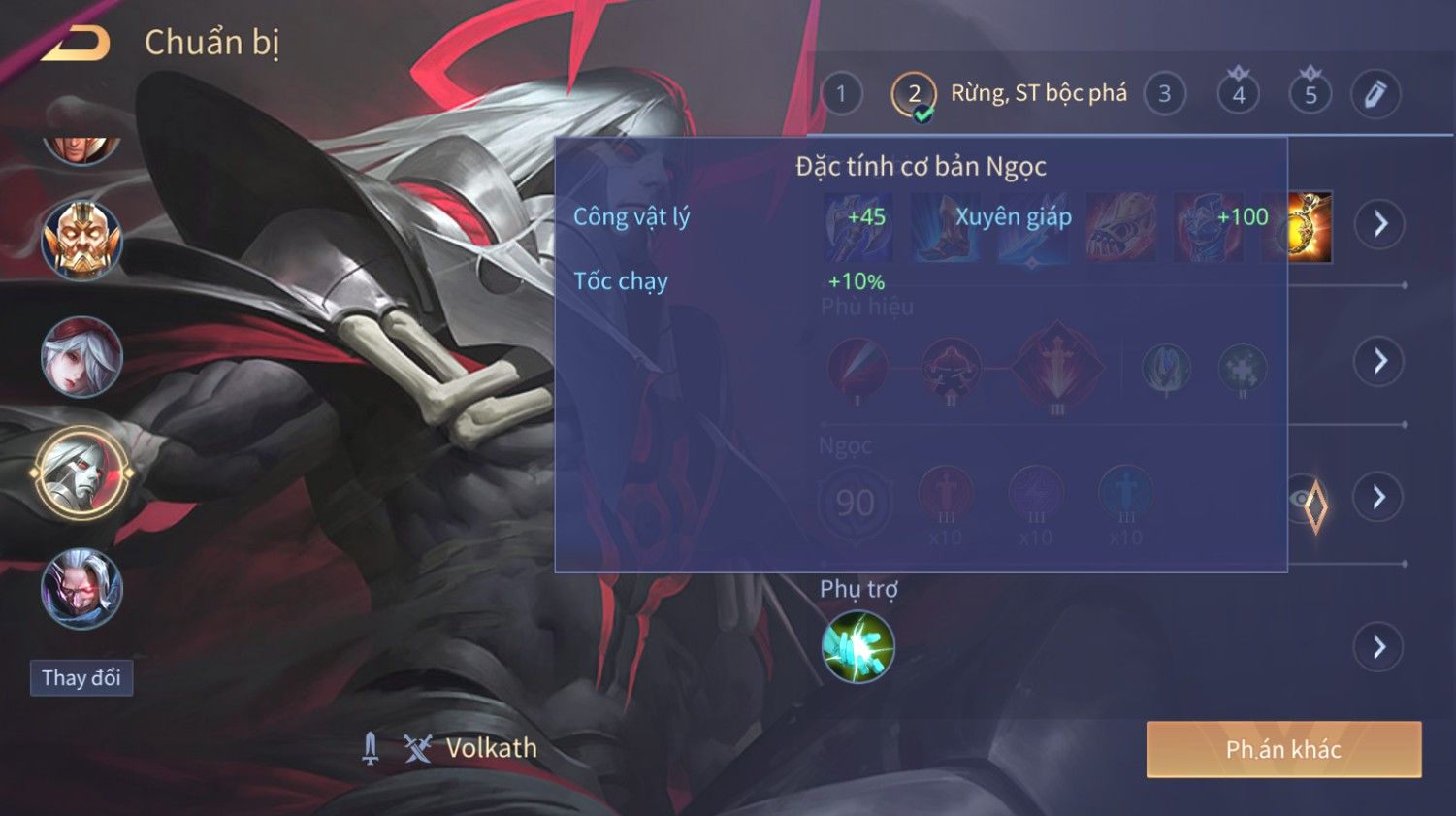Go back using the top-left arrow

click(x=75, y=43)
